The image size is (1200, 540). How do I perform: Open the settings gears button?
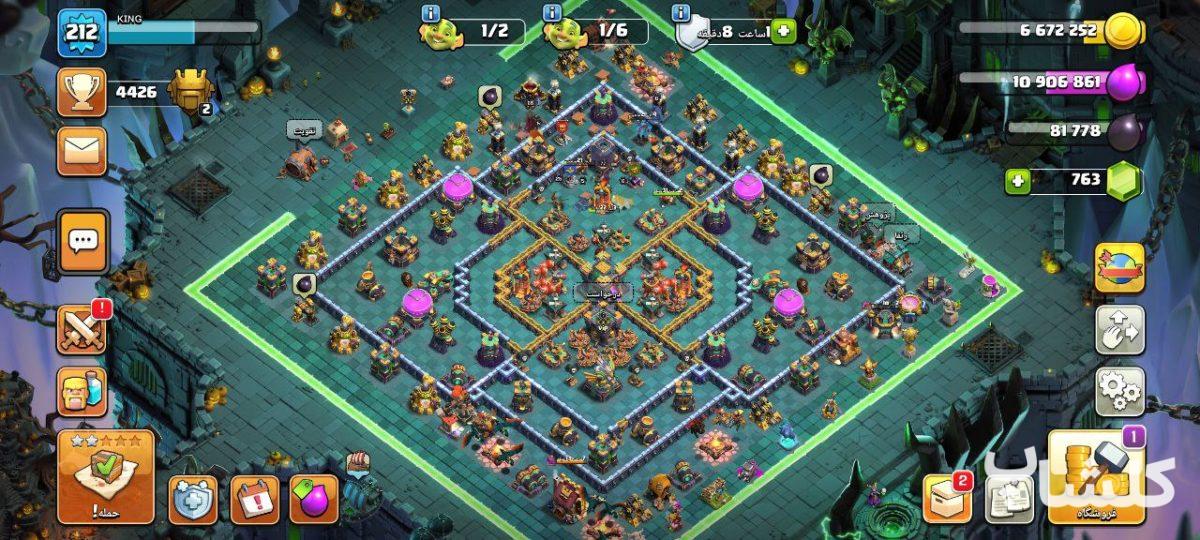point(1119,391)
